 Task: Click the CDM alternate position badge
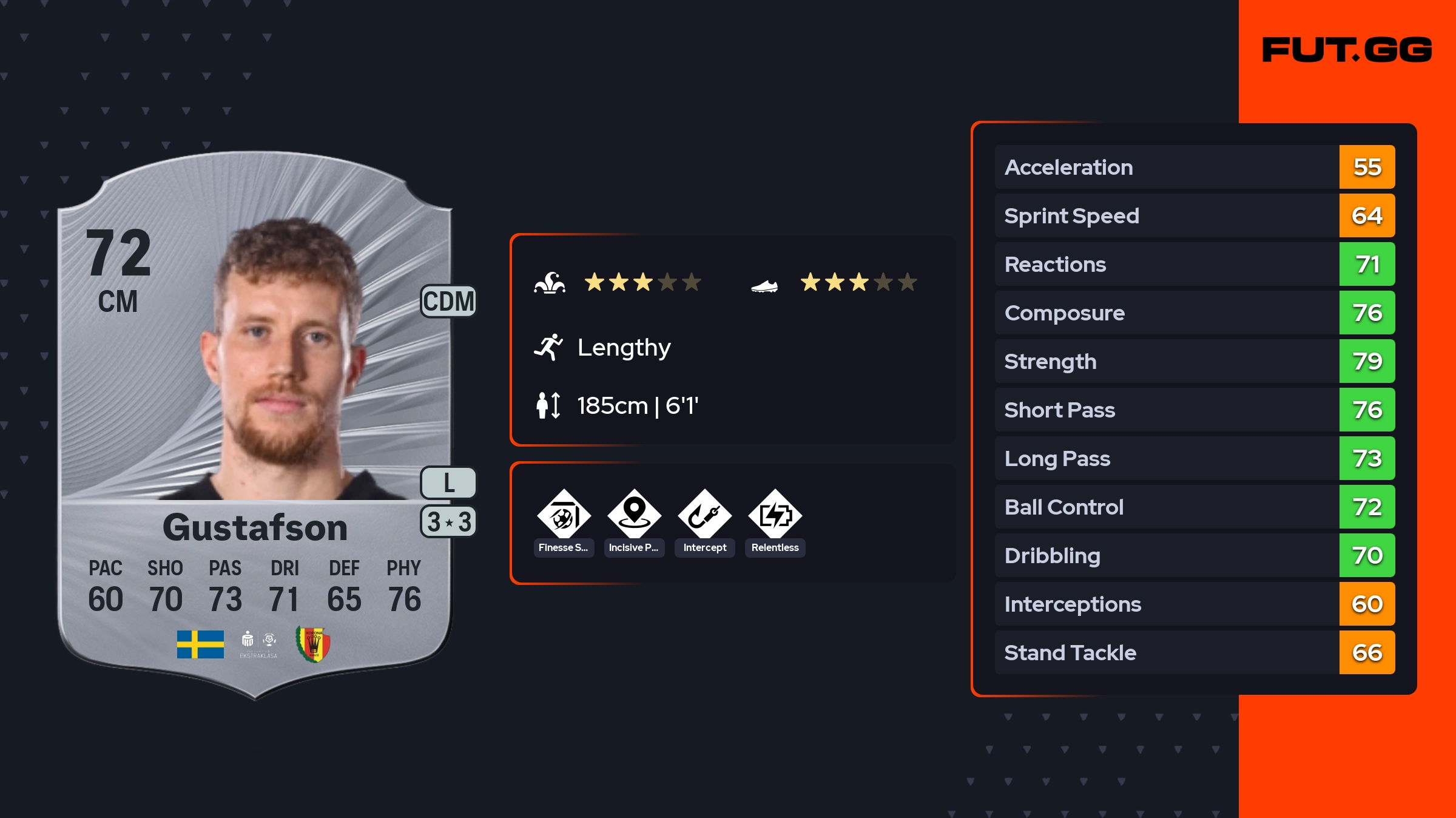pos(448,302)
